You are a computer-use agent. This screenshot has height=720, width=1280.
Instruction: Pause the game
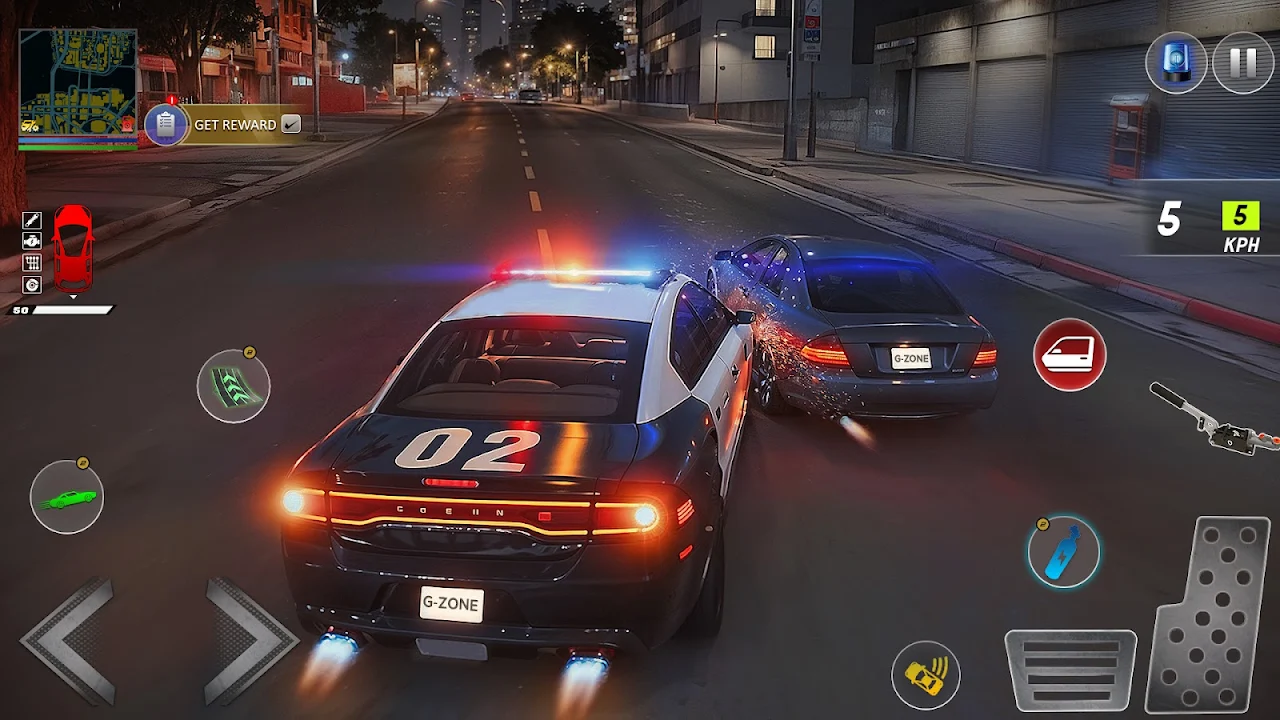pos(1242,62)
